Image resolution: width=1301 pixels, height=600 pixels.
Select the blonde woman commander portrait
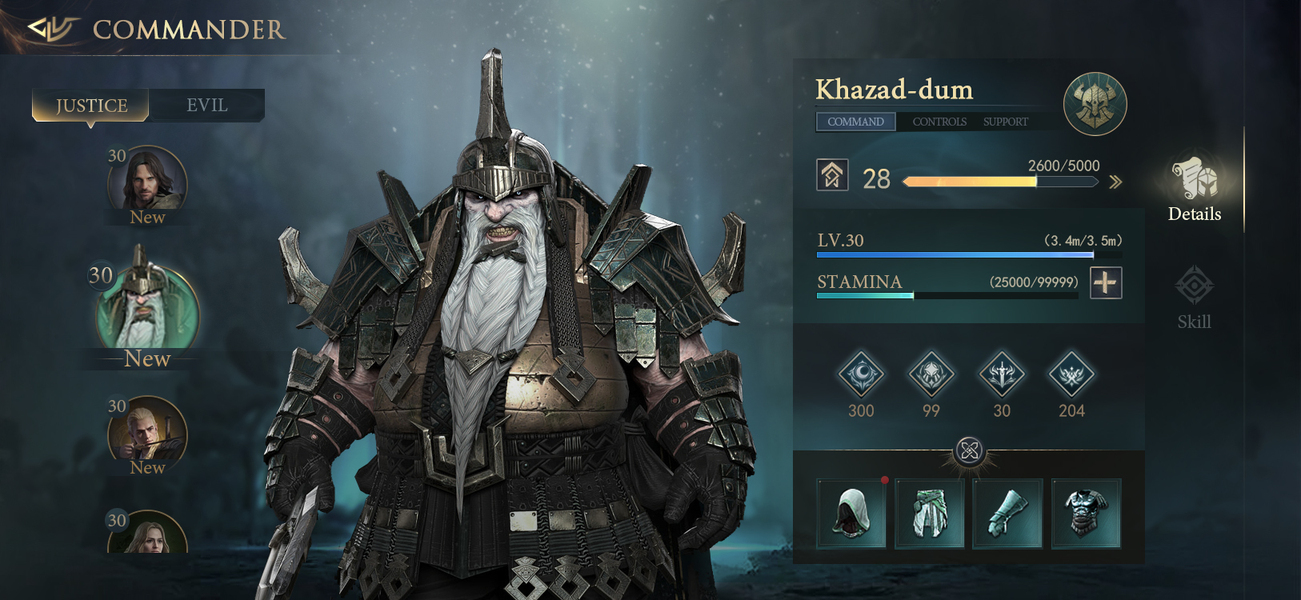147,535
